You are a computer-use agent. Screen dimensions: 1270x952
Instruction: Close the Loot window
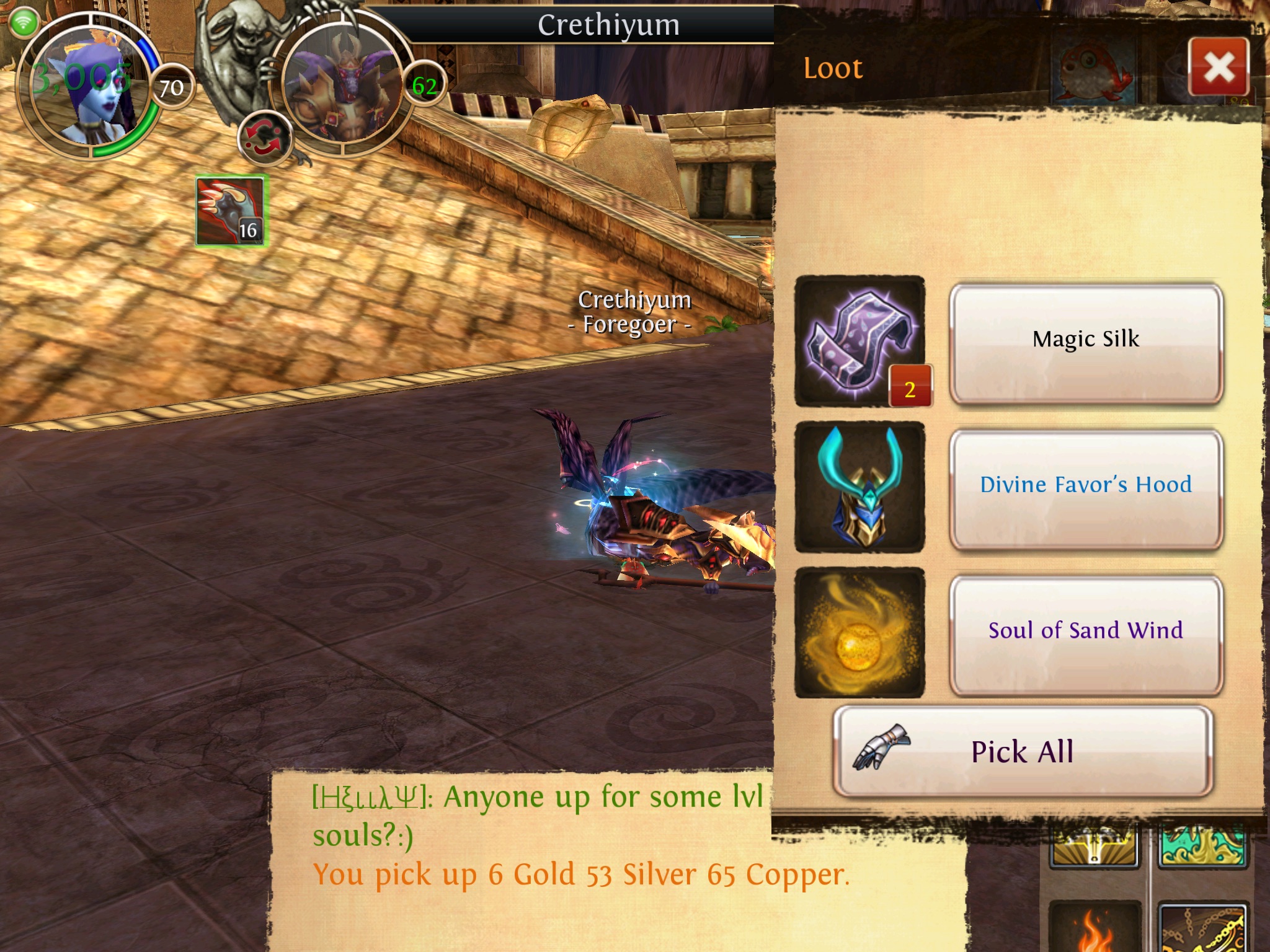coord(1219,67)
